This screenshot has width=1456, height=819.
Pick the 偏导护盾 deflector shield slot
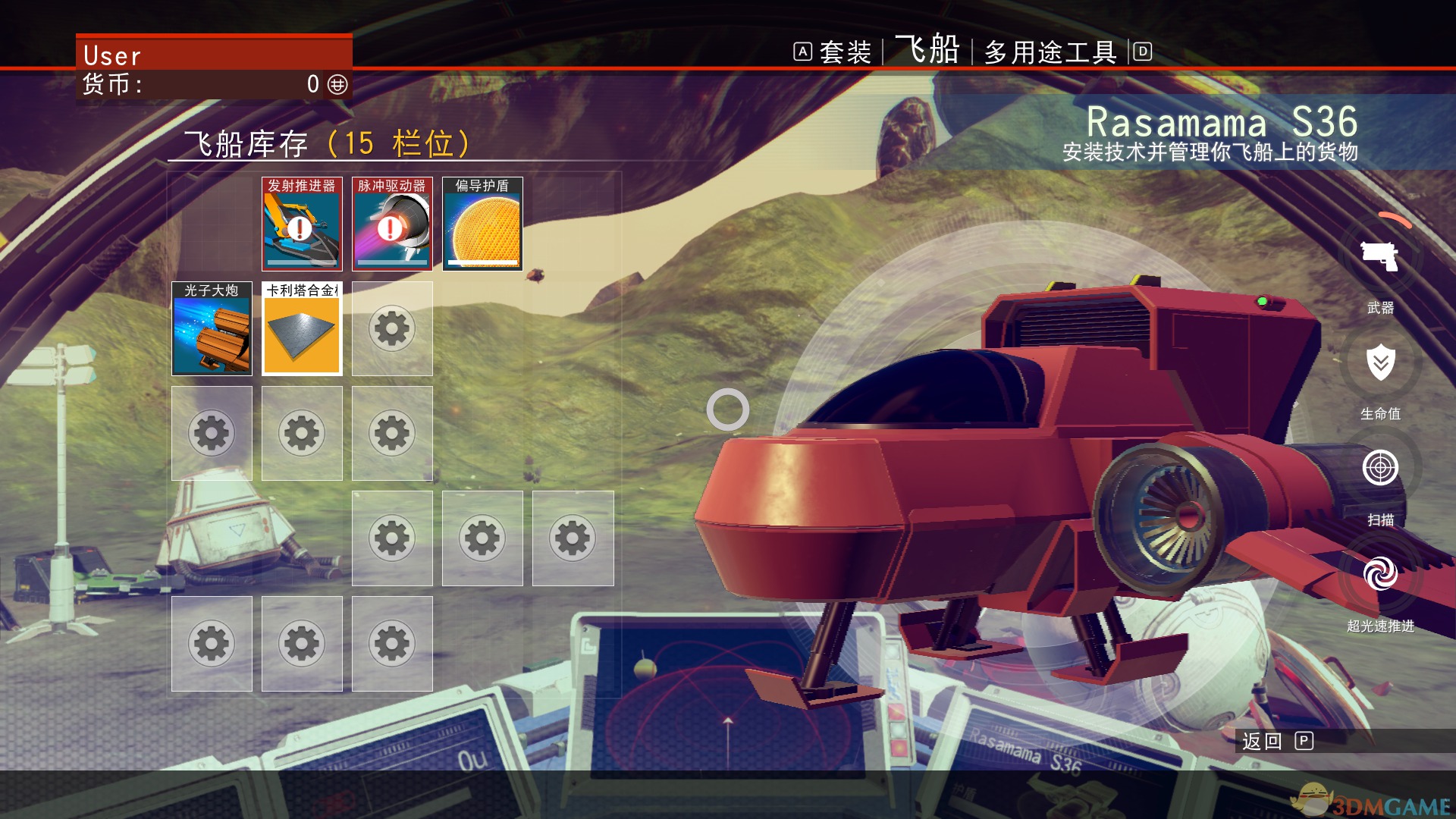pyautogui.click(x=482, y=224)
